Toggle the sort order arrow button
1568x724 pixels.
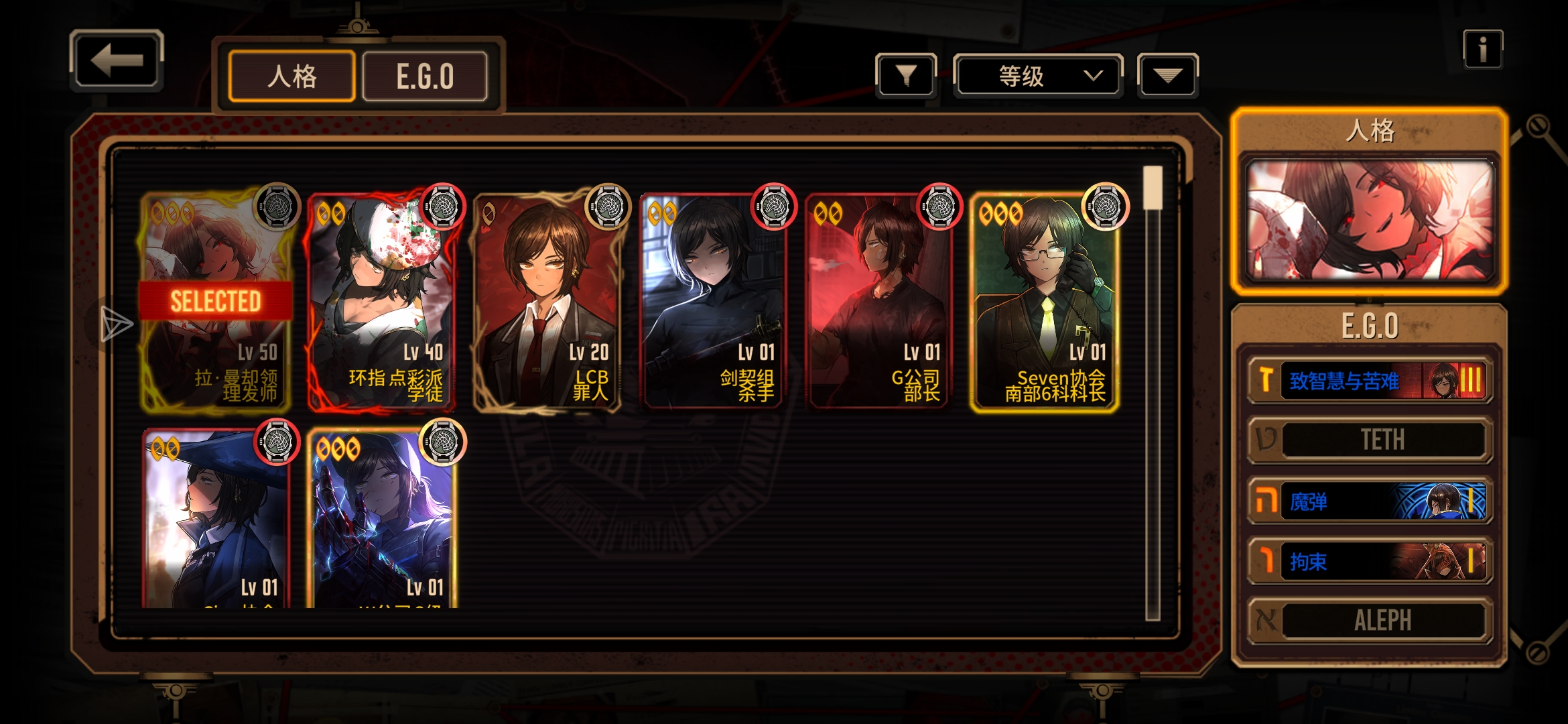(1167, 76)
